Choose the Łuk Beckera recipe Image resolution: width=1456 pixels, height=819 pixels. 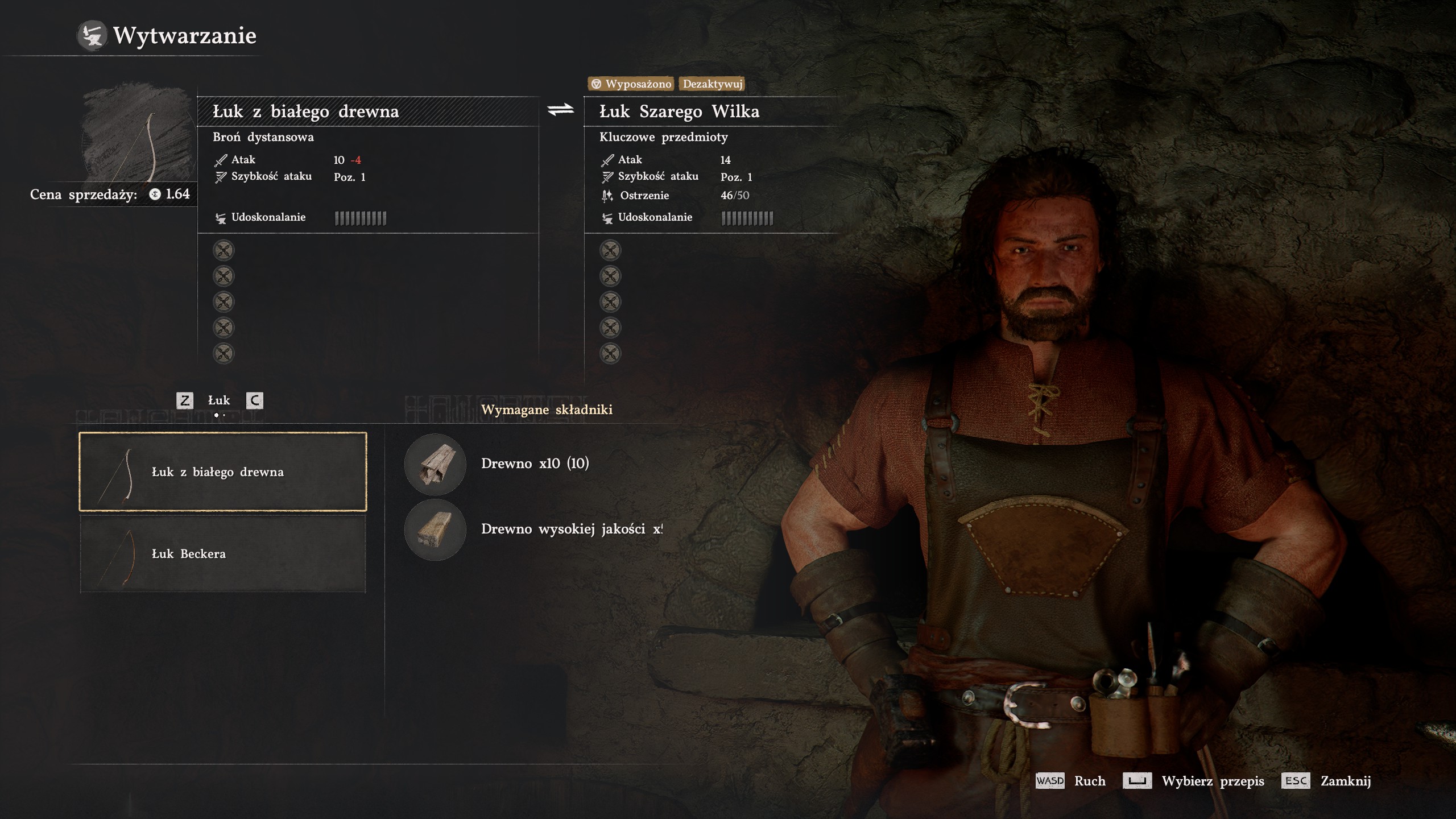click(222, 553)
